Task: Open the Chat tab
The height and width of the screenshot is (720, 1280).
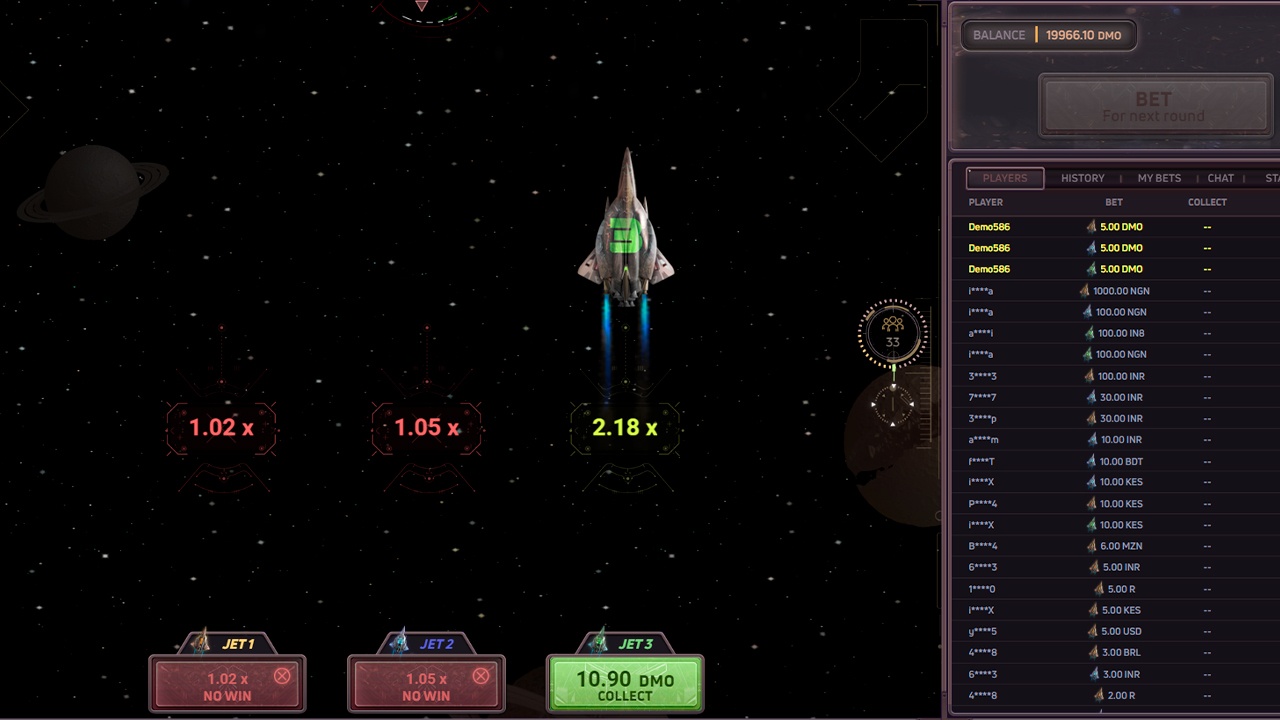Action: click(x=1220, y=178)
